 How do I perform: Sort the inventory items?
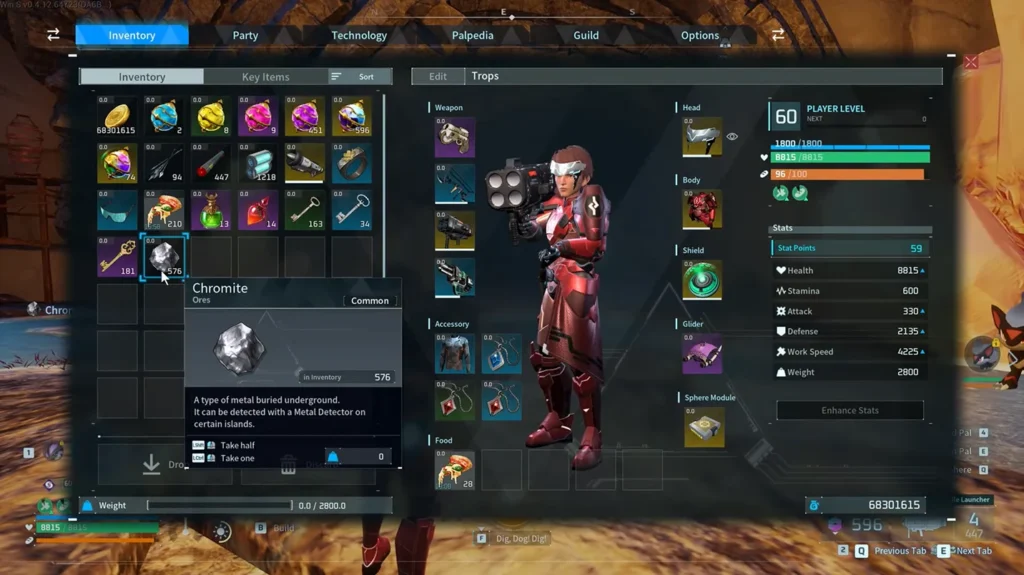(x=356, y=77)
